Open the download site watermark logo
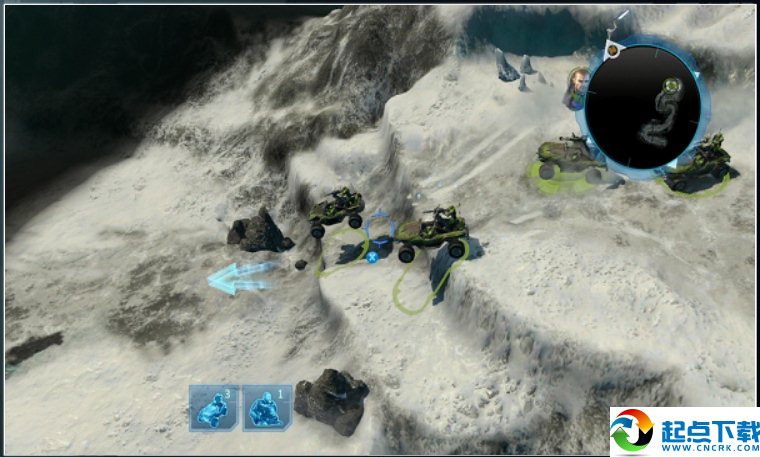 (x=684, y=432)
